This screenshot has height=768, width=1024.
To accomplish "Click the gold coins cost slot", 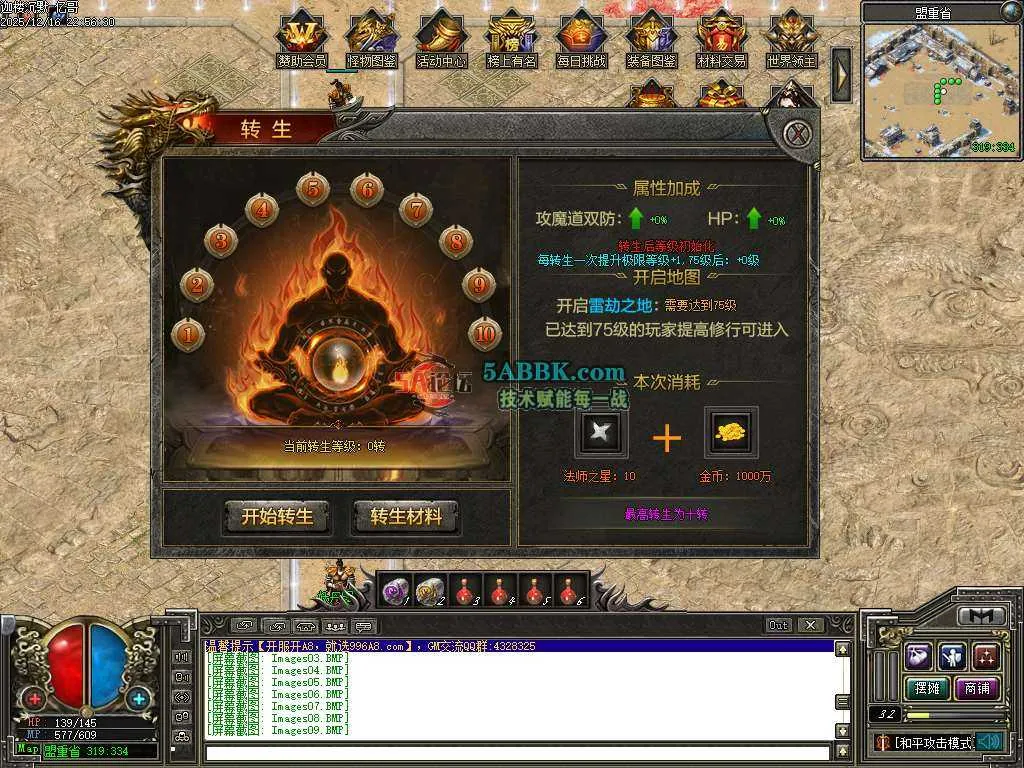I will tap(731, 433).
